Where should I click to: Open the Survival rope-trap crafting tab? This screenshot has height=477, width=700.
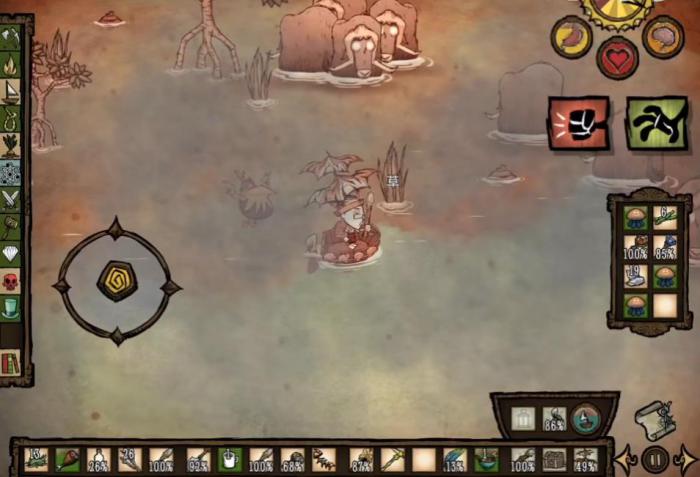pyautogui.click(x=11, y=120)
